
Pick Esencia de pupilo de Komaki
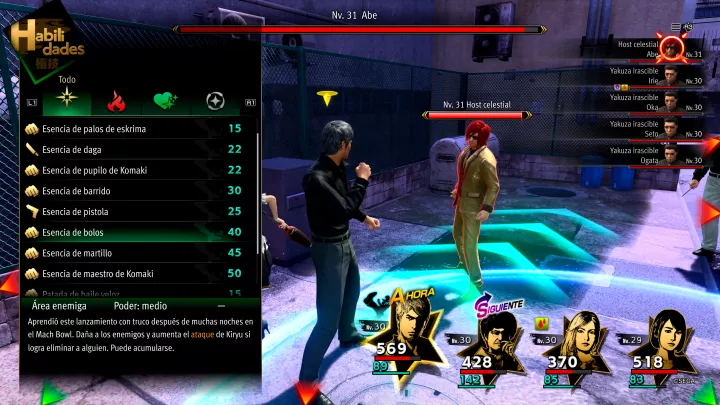pos(130,170)
